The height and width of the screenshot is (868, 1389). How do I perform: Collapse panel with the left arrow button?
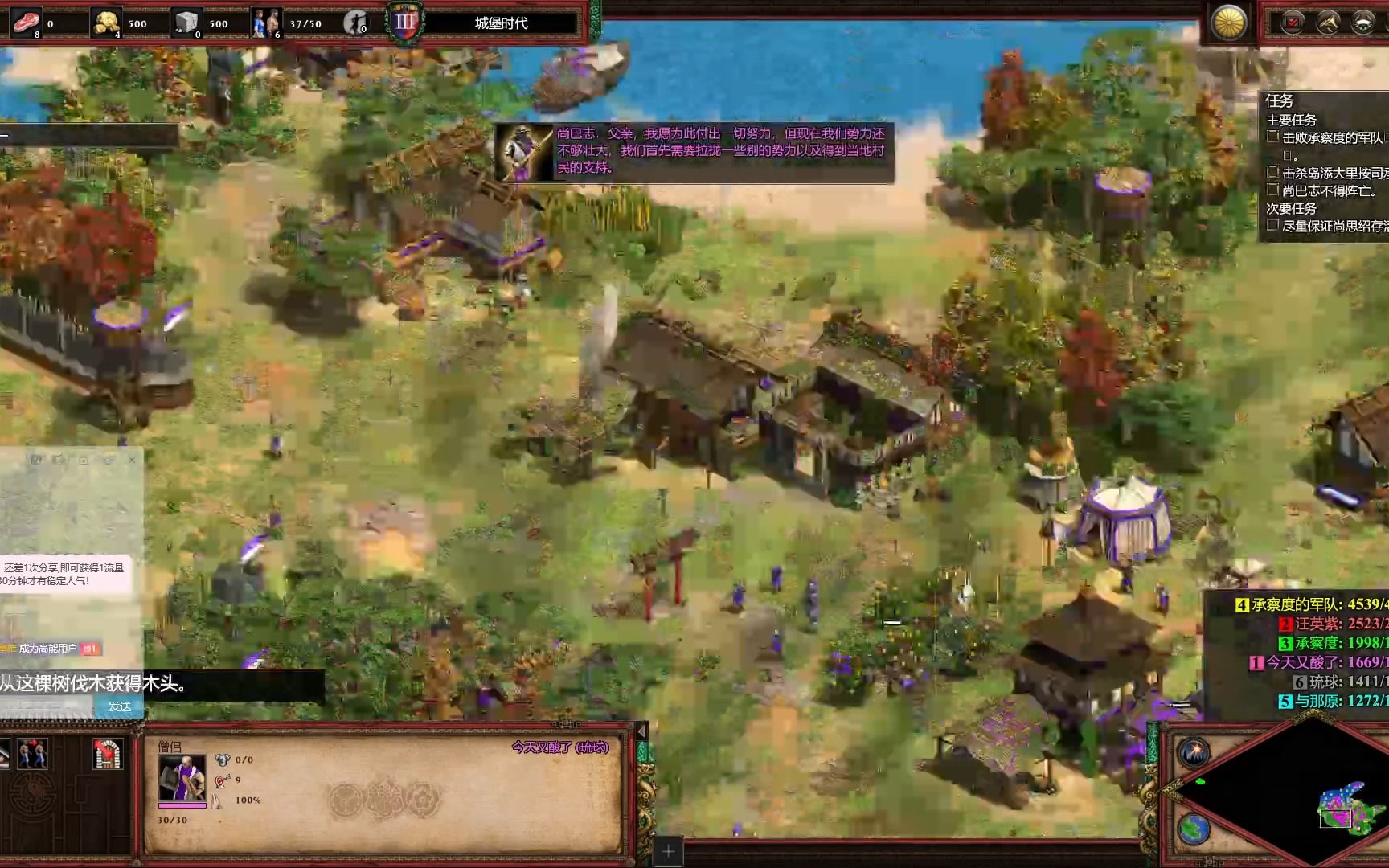pyautogui.click(x=641, y=731)
